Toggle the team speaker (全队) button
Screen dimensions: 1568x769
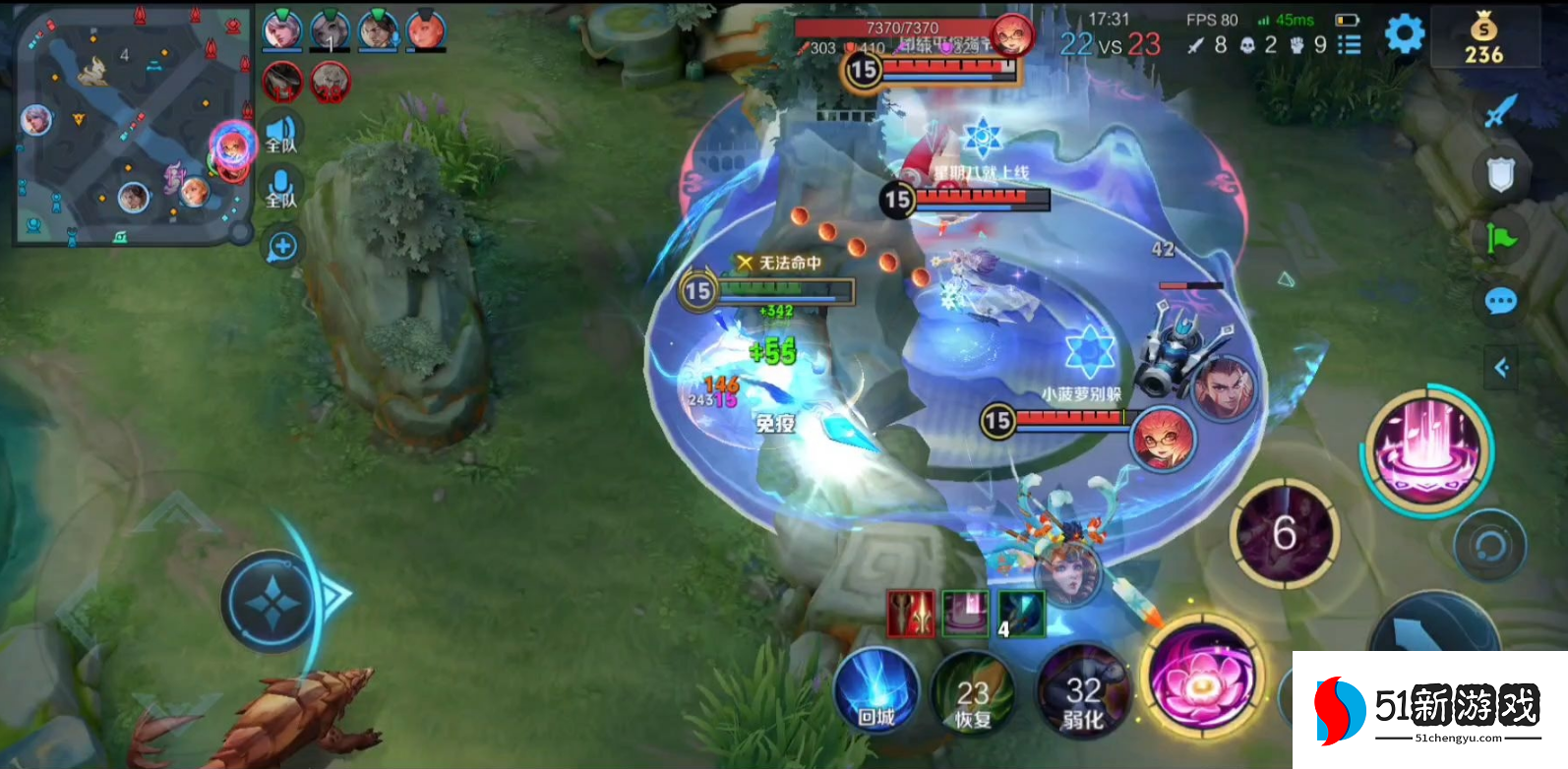point(281,133)
